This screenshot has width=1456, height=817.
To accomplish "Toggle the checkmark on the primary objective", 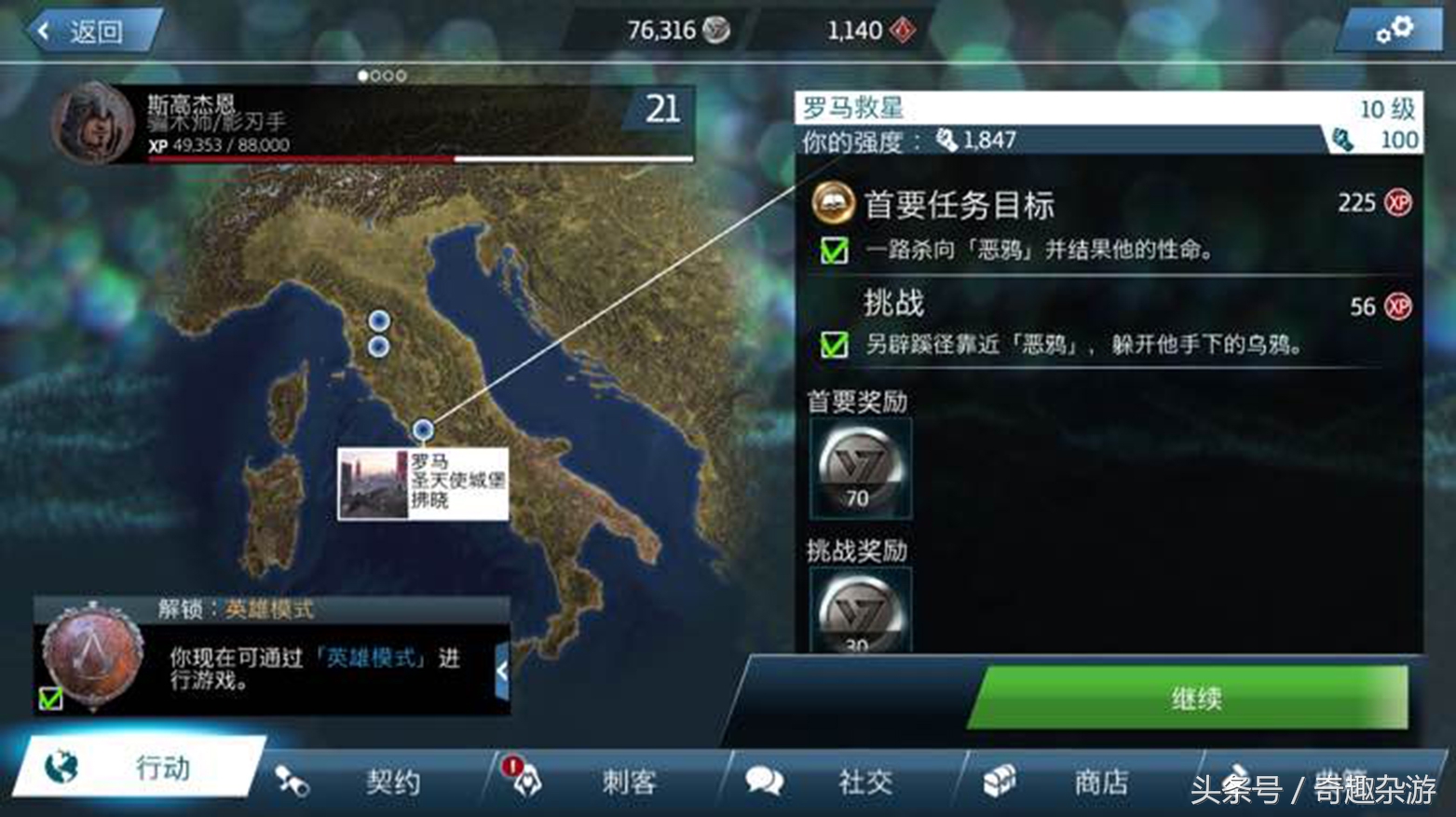I will (834, 252).
